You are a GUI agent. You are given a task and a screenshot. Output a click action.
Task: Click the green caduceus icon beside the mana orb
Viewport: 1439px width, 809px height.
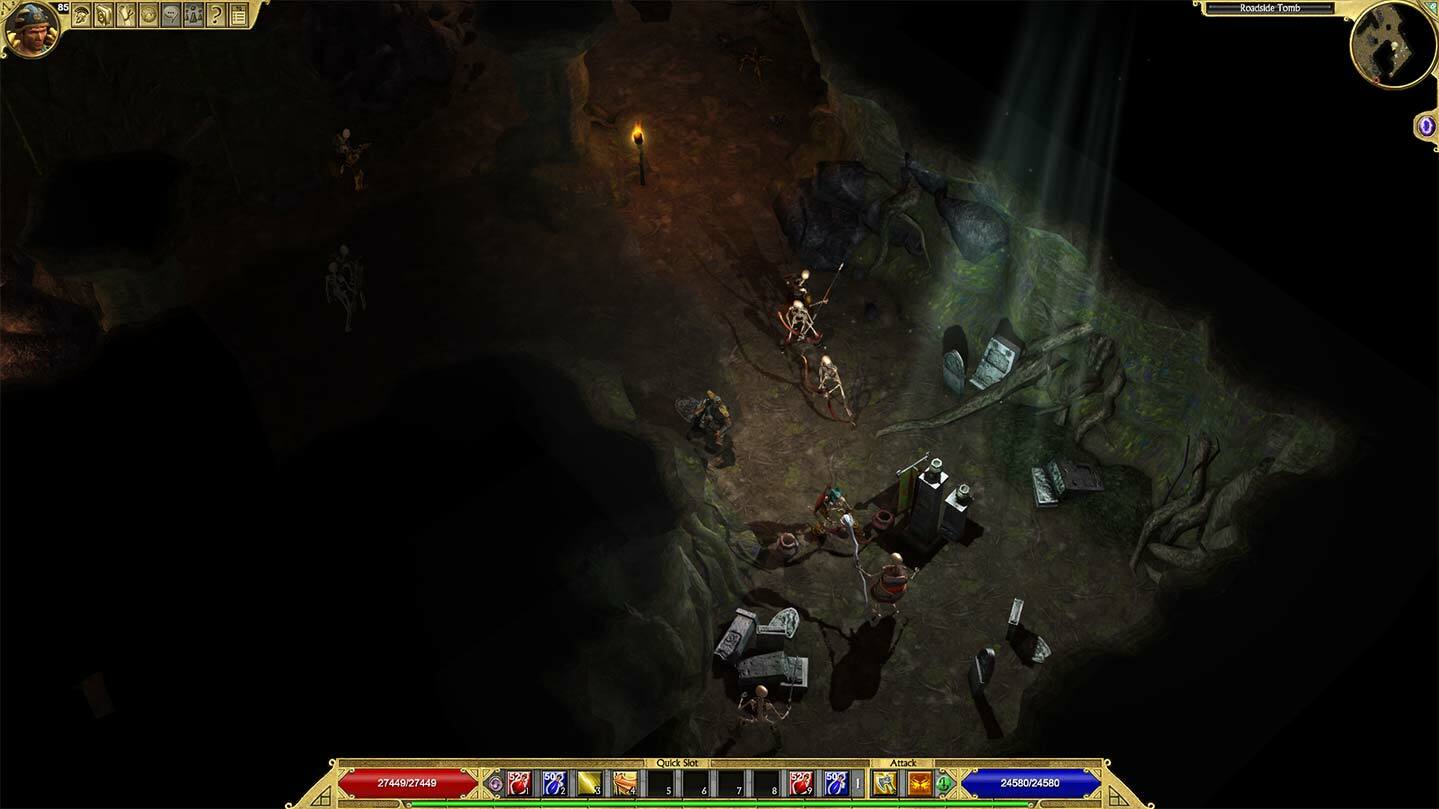point(942,782)
